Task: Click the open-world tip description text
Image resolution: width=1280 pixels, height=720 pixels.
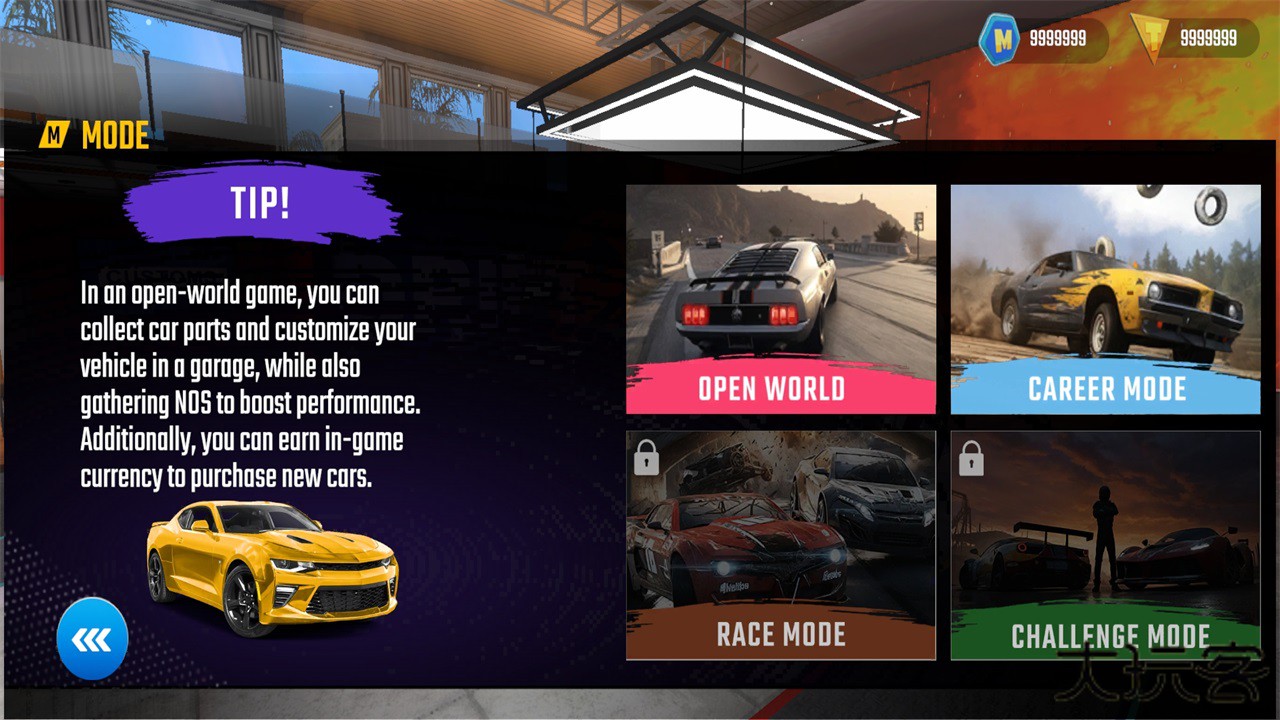Action: [x=252, y=385]
